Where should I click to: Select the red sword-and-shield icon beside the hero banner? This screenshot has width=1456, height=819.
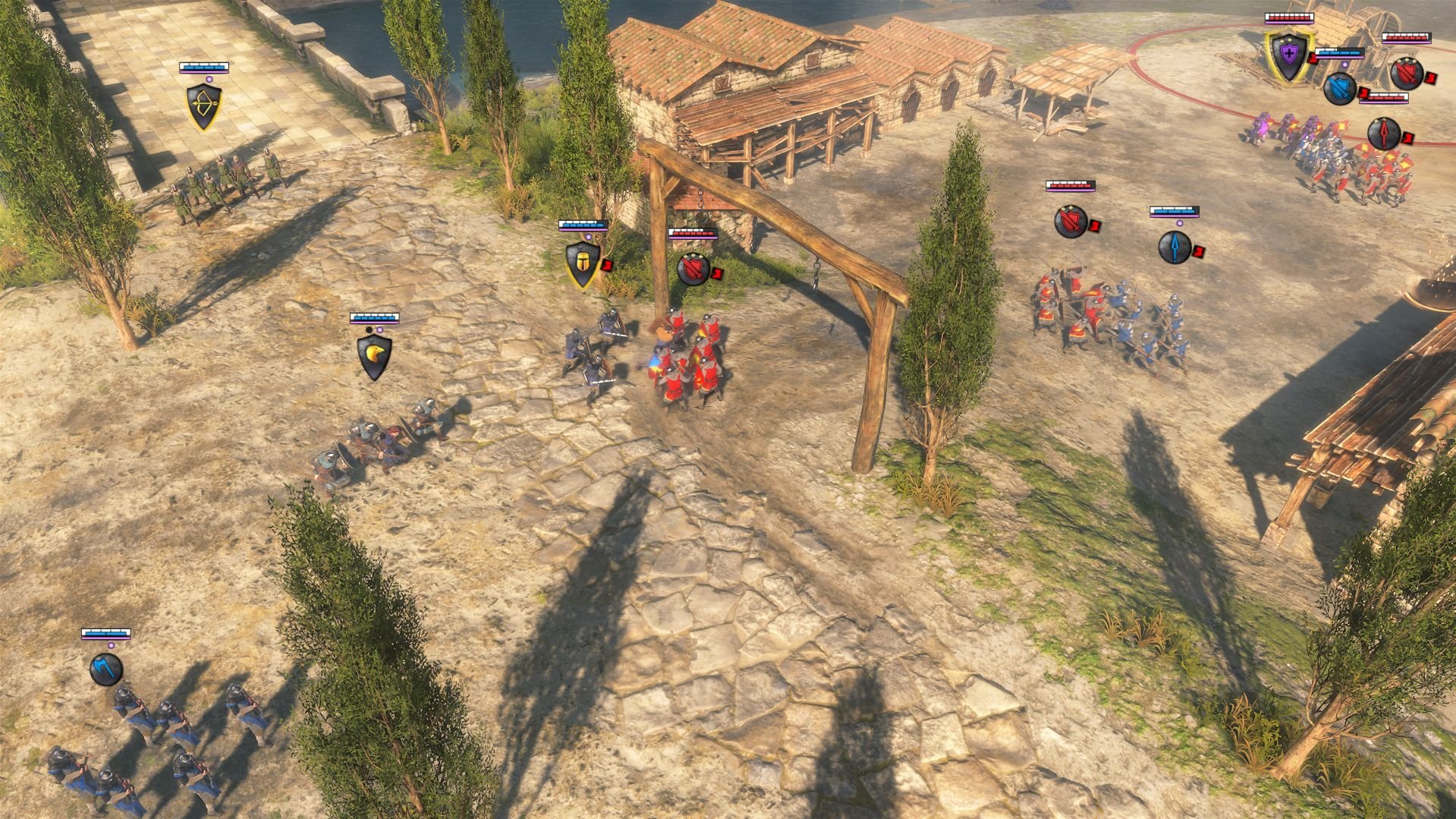[x=1407, y=74]
